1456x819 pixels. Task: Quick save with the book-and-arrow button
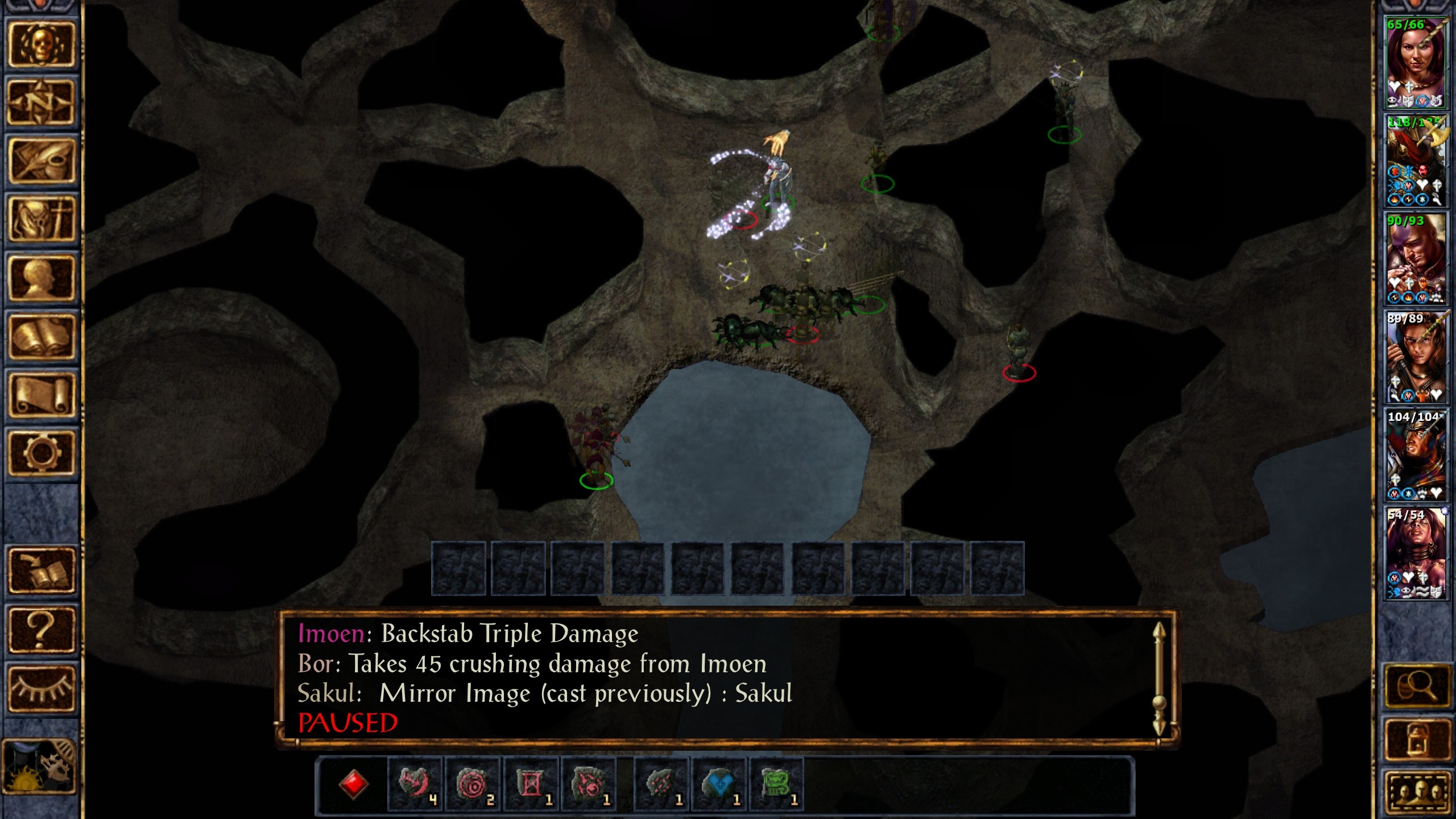41,570
